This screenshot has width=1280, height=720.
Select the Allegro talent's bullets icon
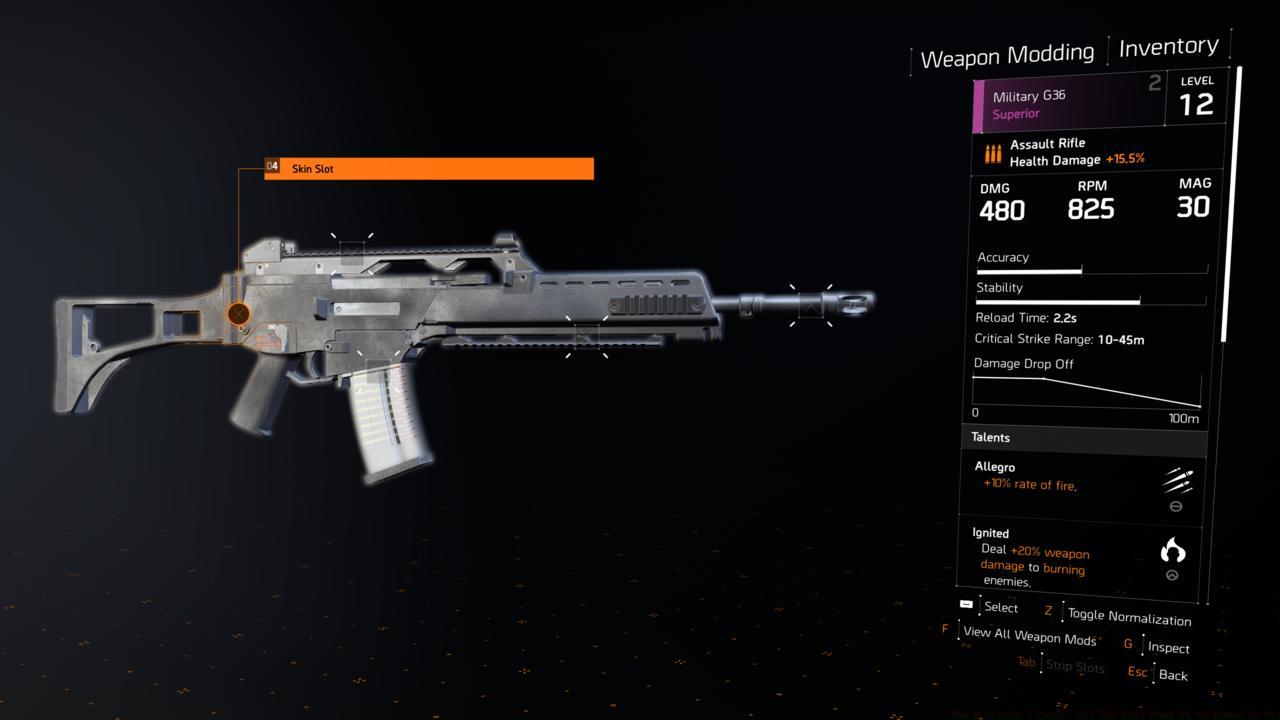tap(1178, 480)
